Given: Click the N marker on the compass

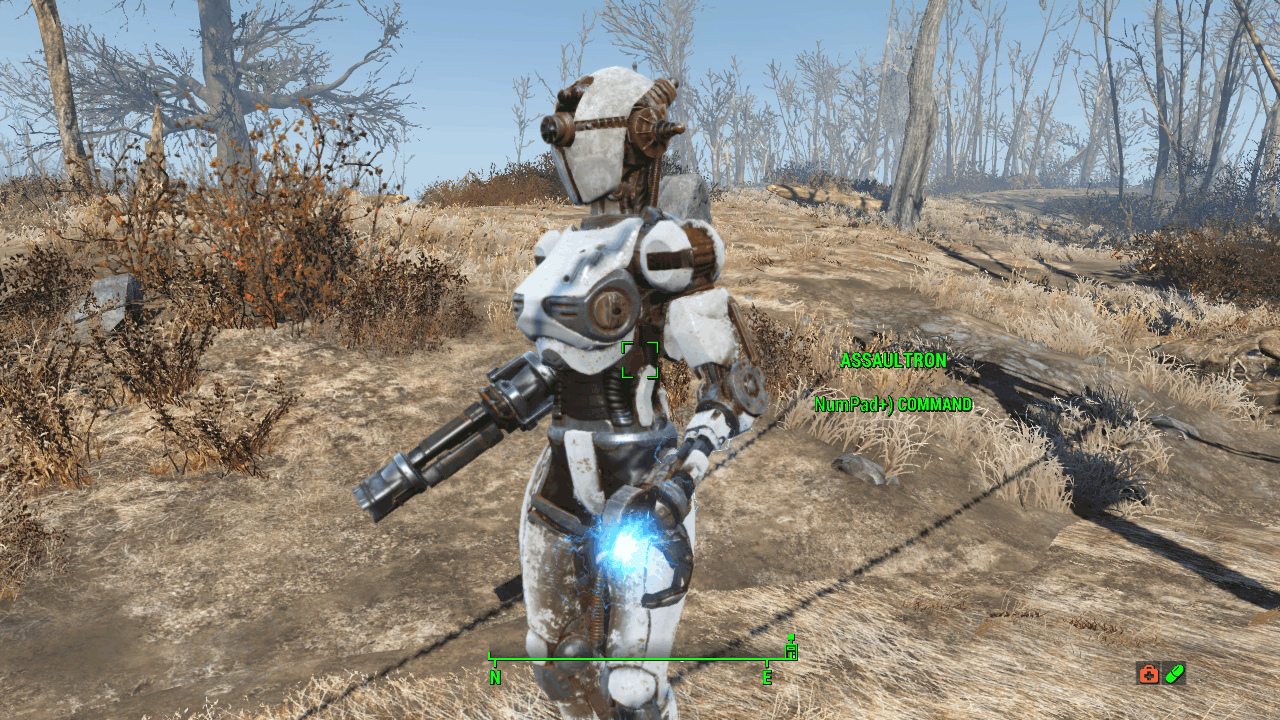Looking at the screenshot, I should tap(493, 676).
